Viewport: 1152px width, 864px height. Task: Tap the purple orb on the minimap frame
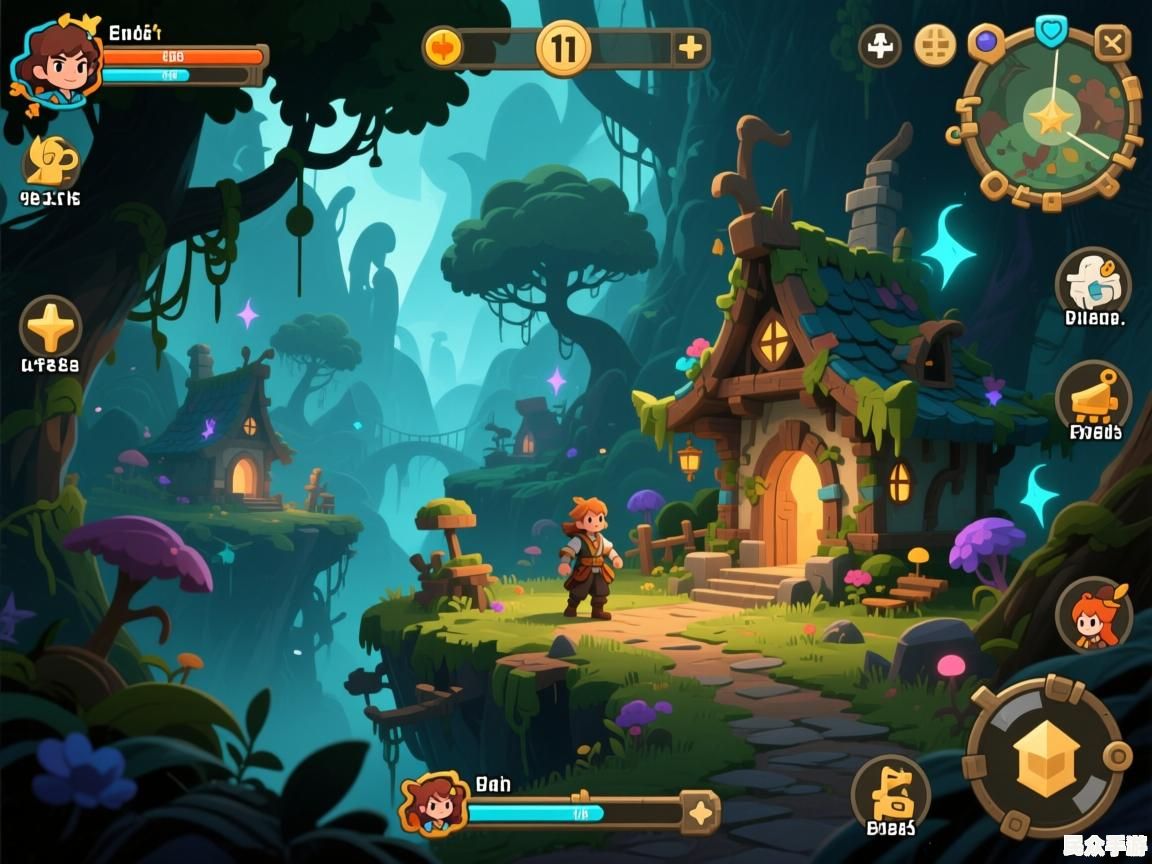coord(986,42)
